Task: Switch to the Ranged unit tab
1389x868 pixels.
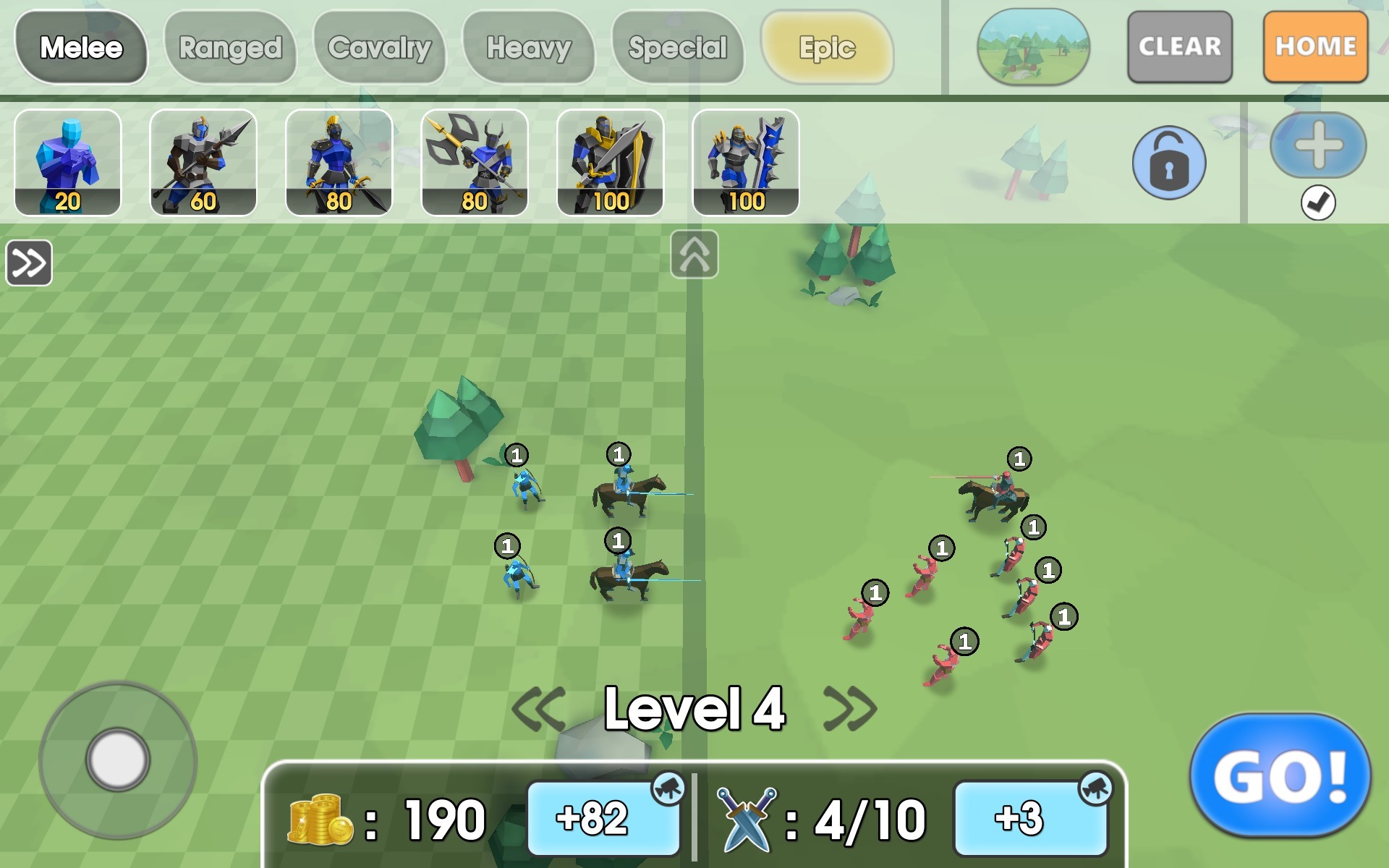Action: (x=231, y=47)
